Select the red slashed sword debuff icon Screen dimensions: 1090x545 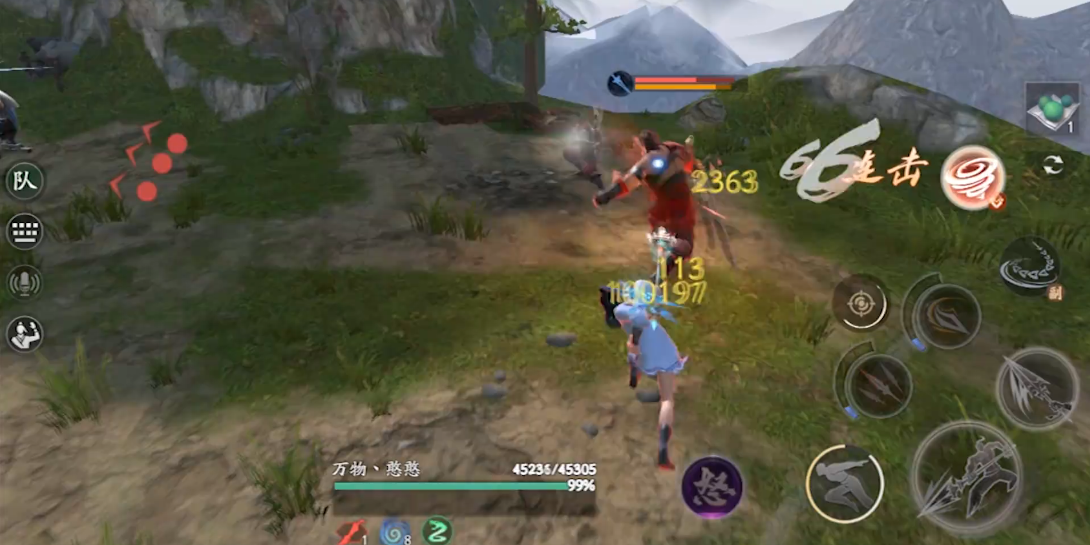point(351,531)
